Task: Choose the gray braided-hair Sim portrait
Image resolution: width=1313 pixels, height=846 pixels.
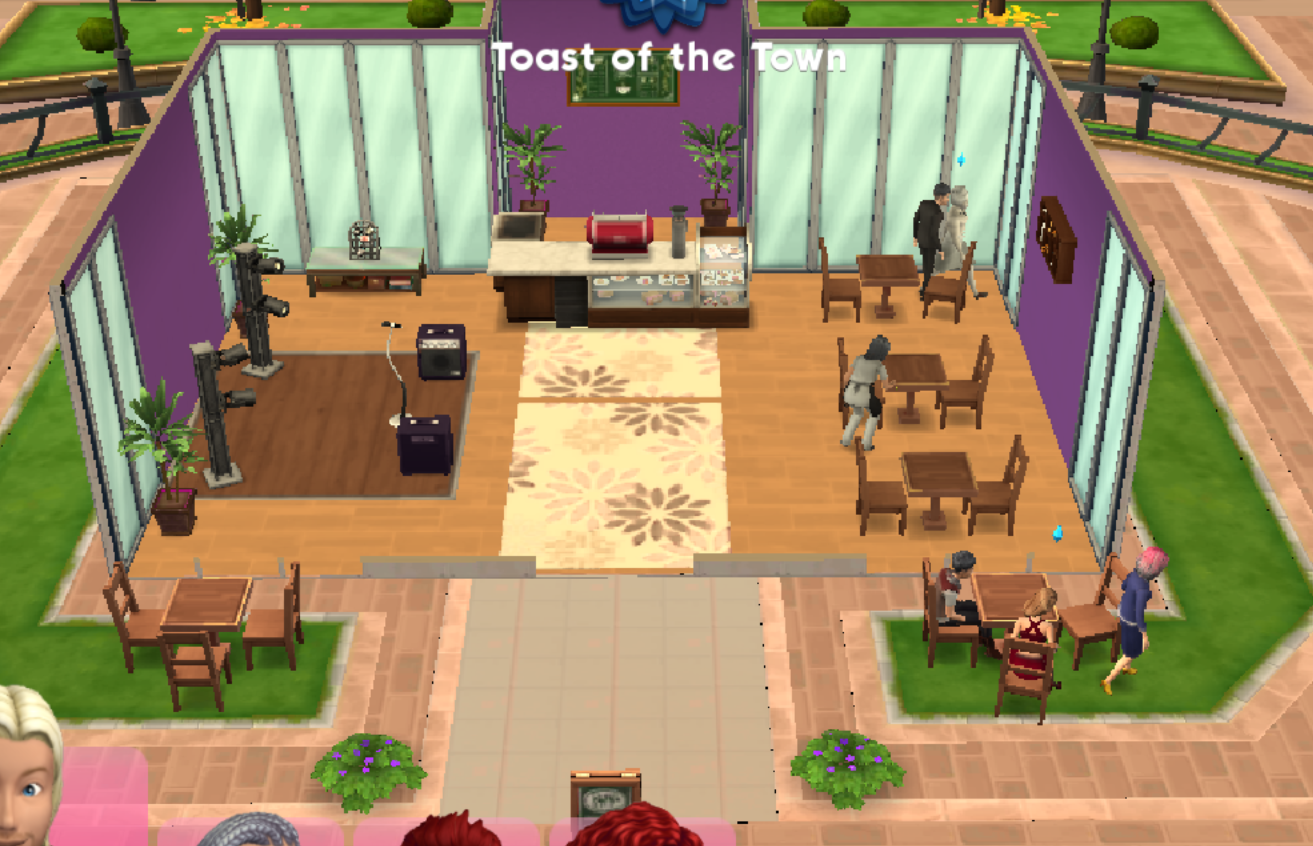Action: tap(248, 831)
